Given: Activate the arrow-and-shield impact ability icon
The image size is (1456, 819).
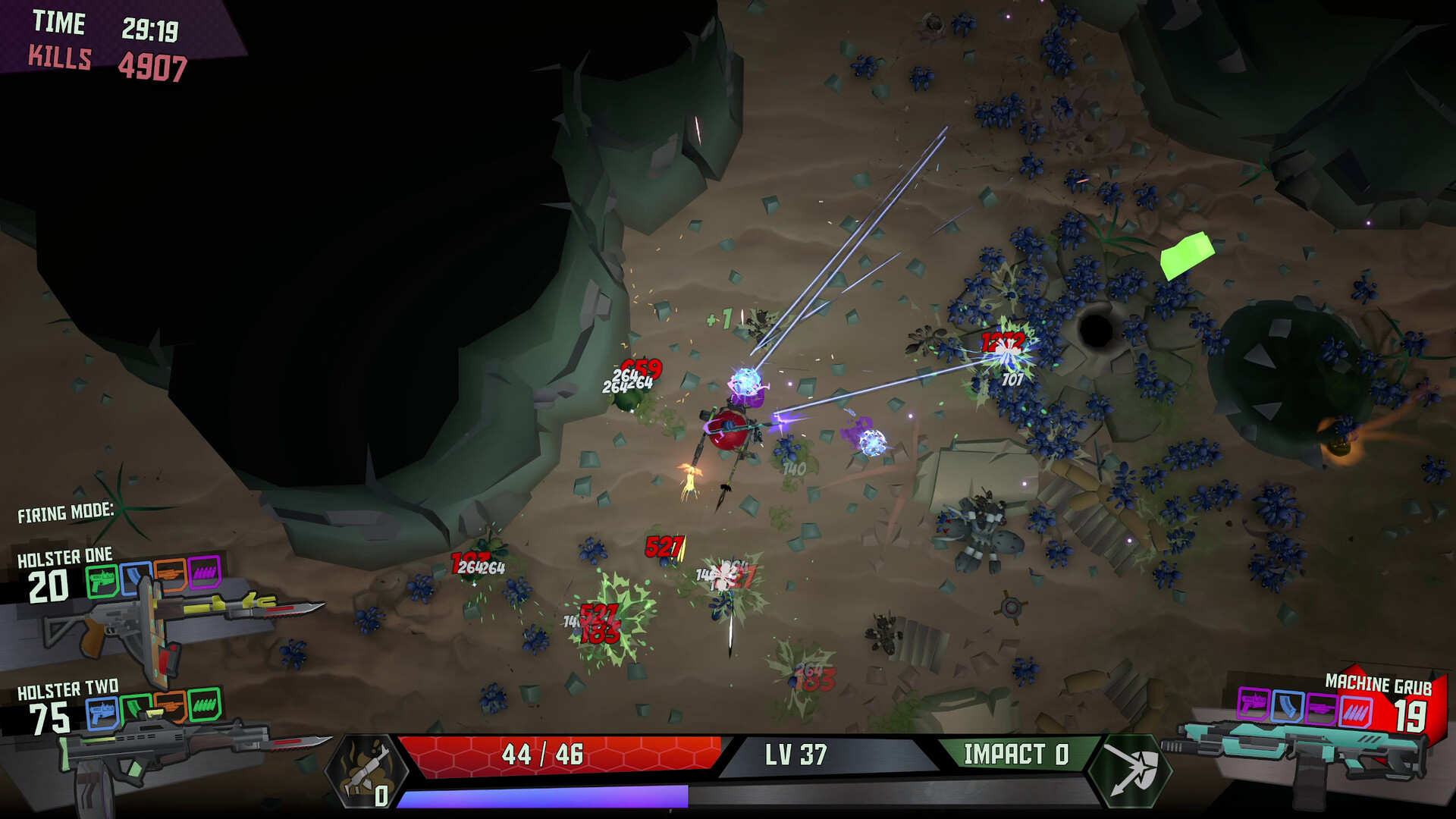Looking at the screenshot, I should (x=1129, y=770).
